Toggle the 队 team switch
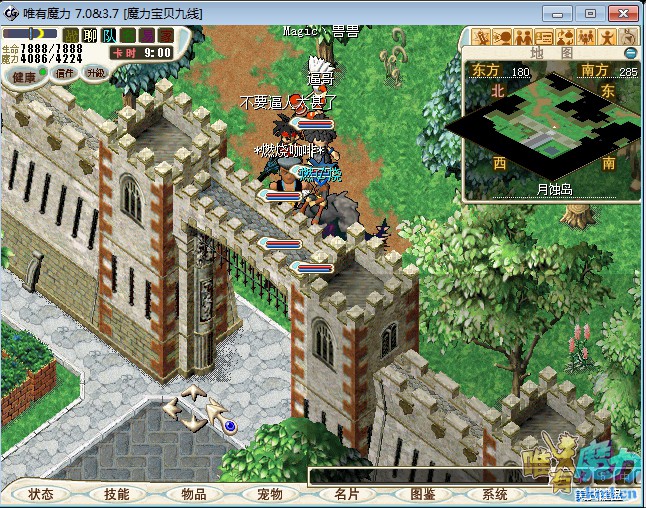This screenshot has height=508, width=646. (x=108, y=36)
